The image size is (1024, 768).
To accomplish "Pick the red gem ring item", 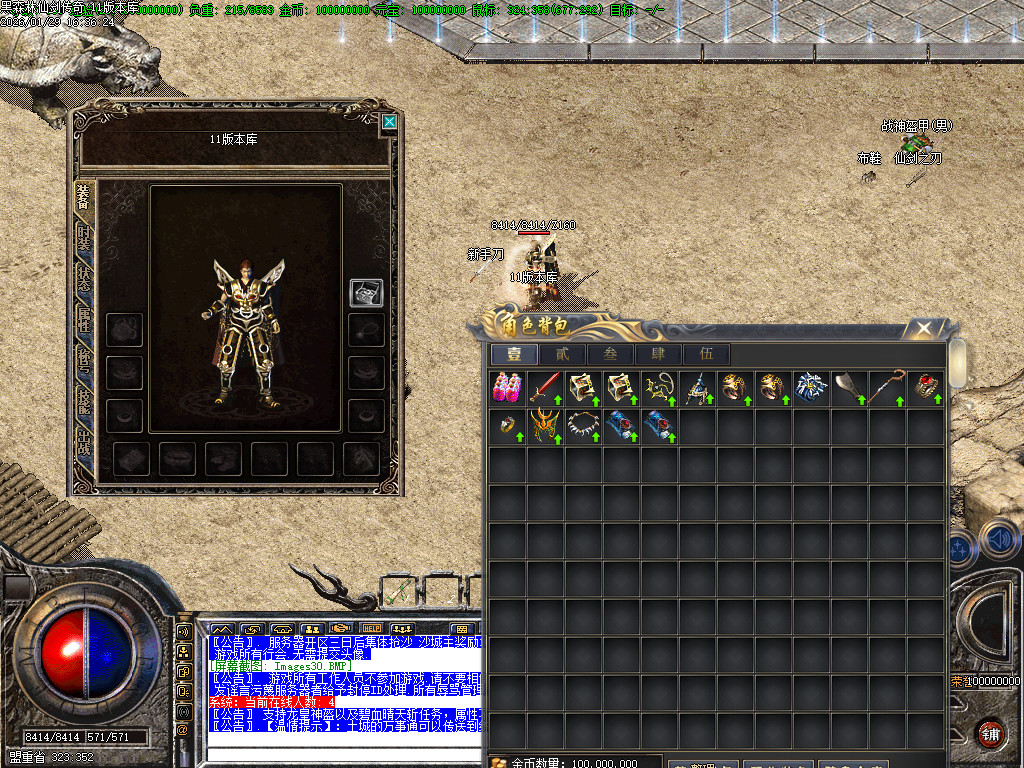I will [x=925, y=388].
